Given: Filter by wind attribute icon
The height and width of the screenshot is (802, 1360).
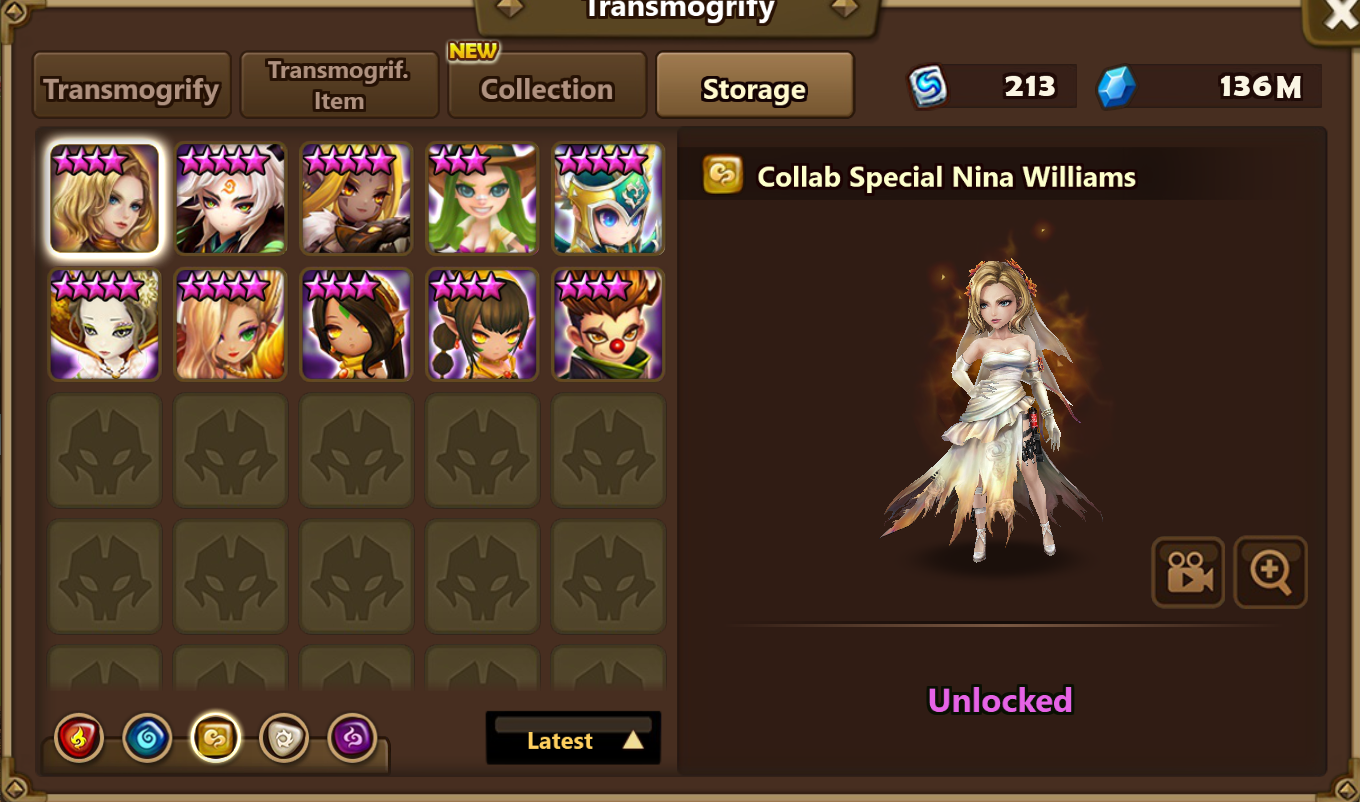Looking at the screenshot, I should (x=216, y=739).
